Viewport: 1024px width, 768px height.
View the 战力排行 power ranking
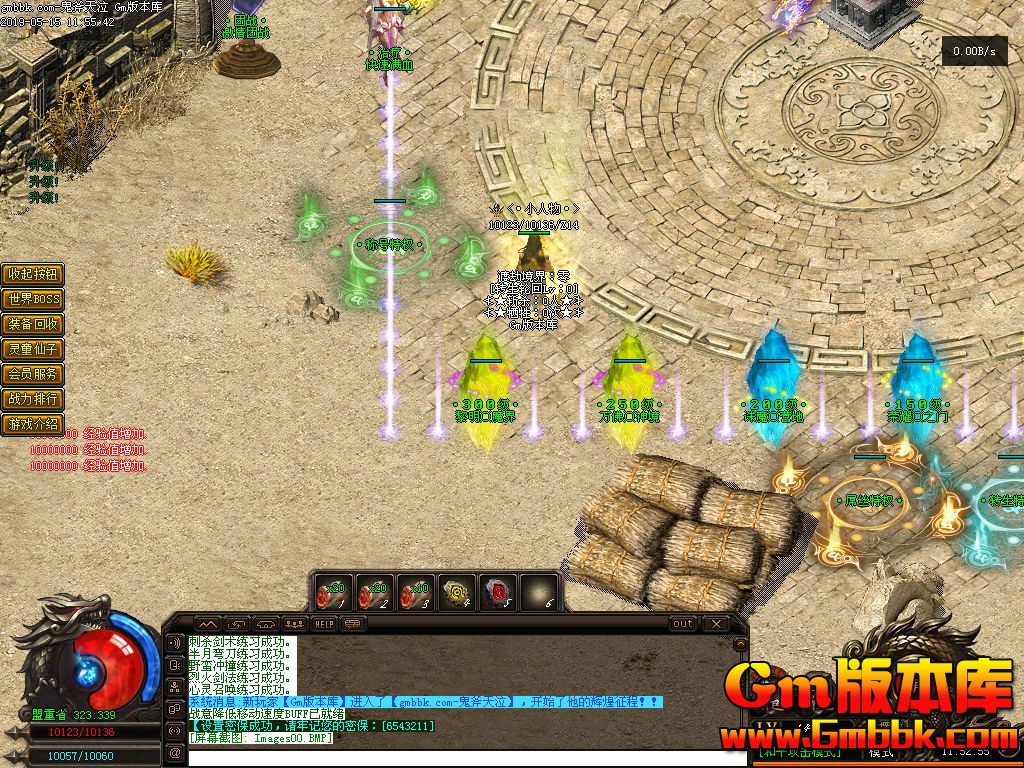(x=34, y=399)
